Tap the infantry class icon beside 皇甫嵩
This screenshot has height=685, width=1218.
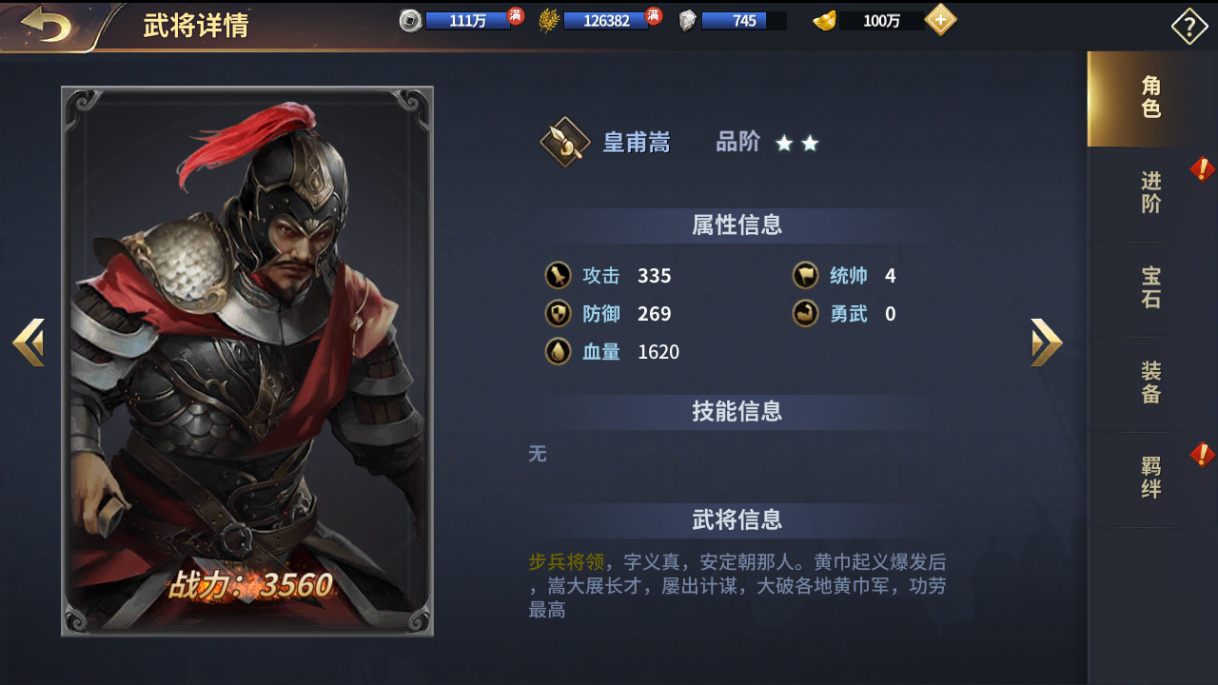(x=564, y=143)
